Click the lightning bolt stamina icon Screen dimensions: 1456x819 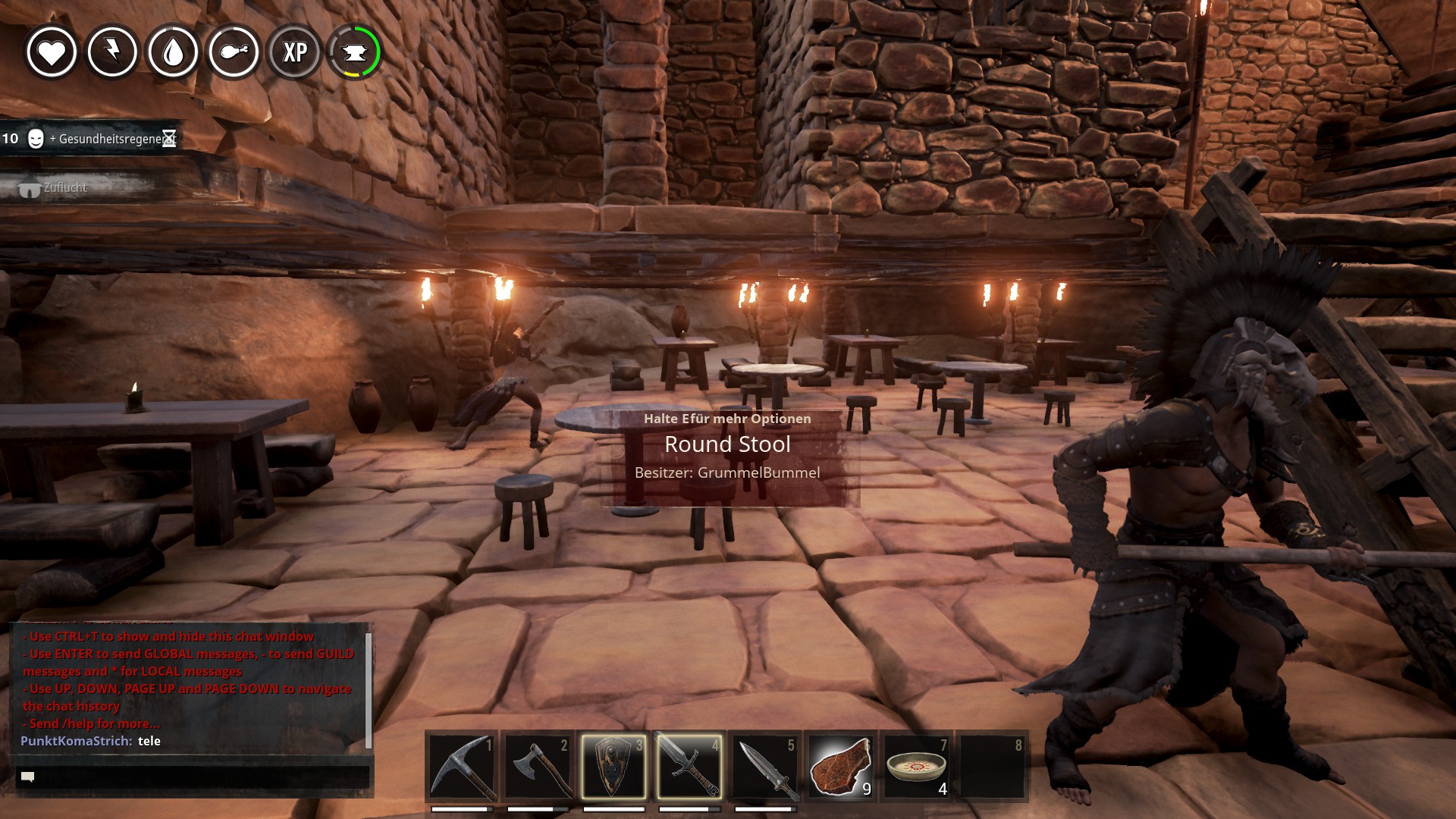click(x=112, y=52)
